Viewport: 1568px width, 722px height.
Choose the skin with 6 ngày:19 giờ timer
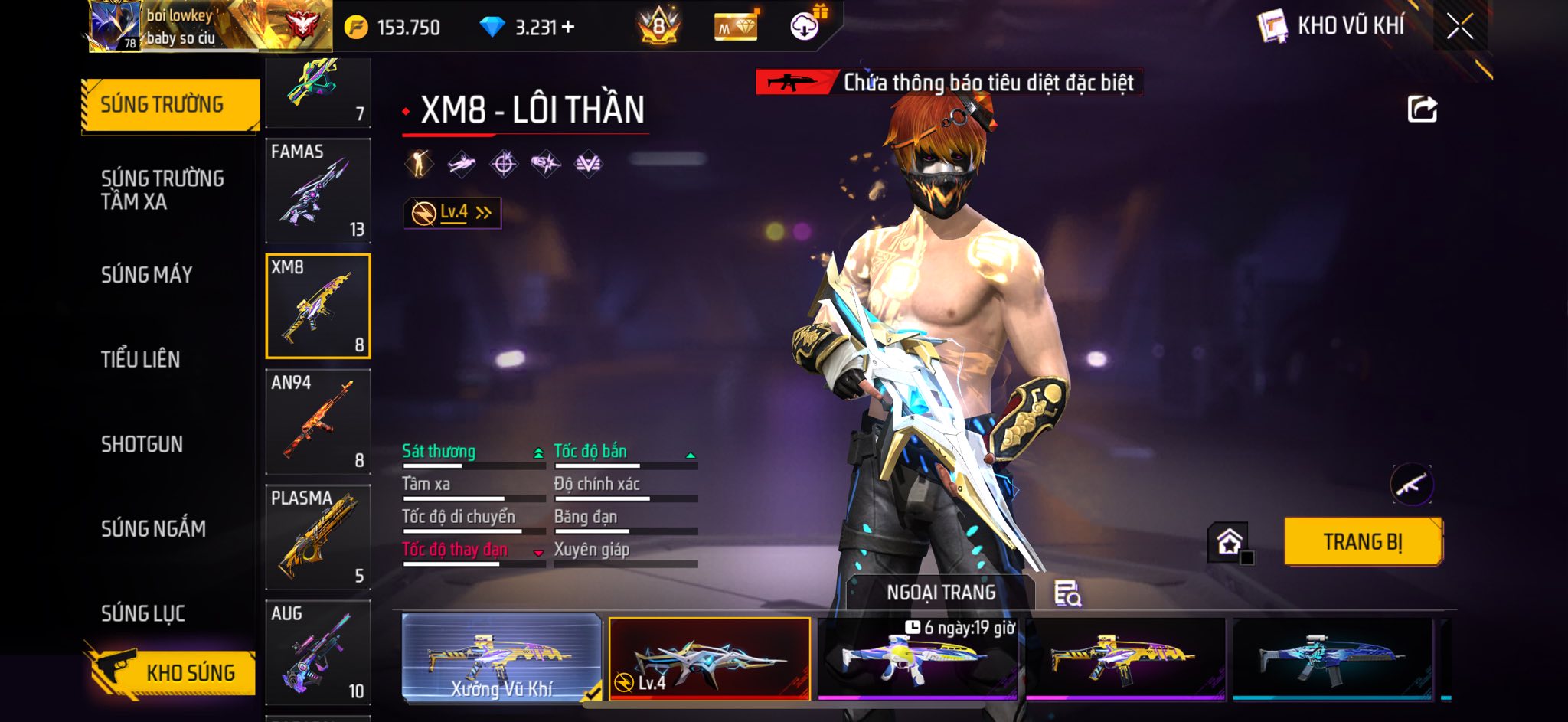coord(917,658)
